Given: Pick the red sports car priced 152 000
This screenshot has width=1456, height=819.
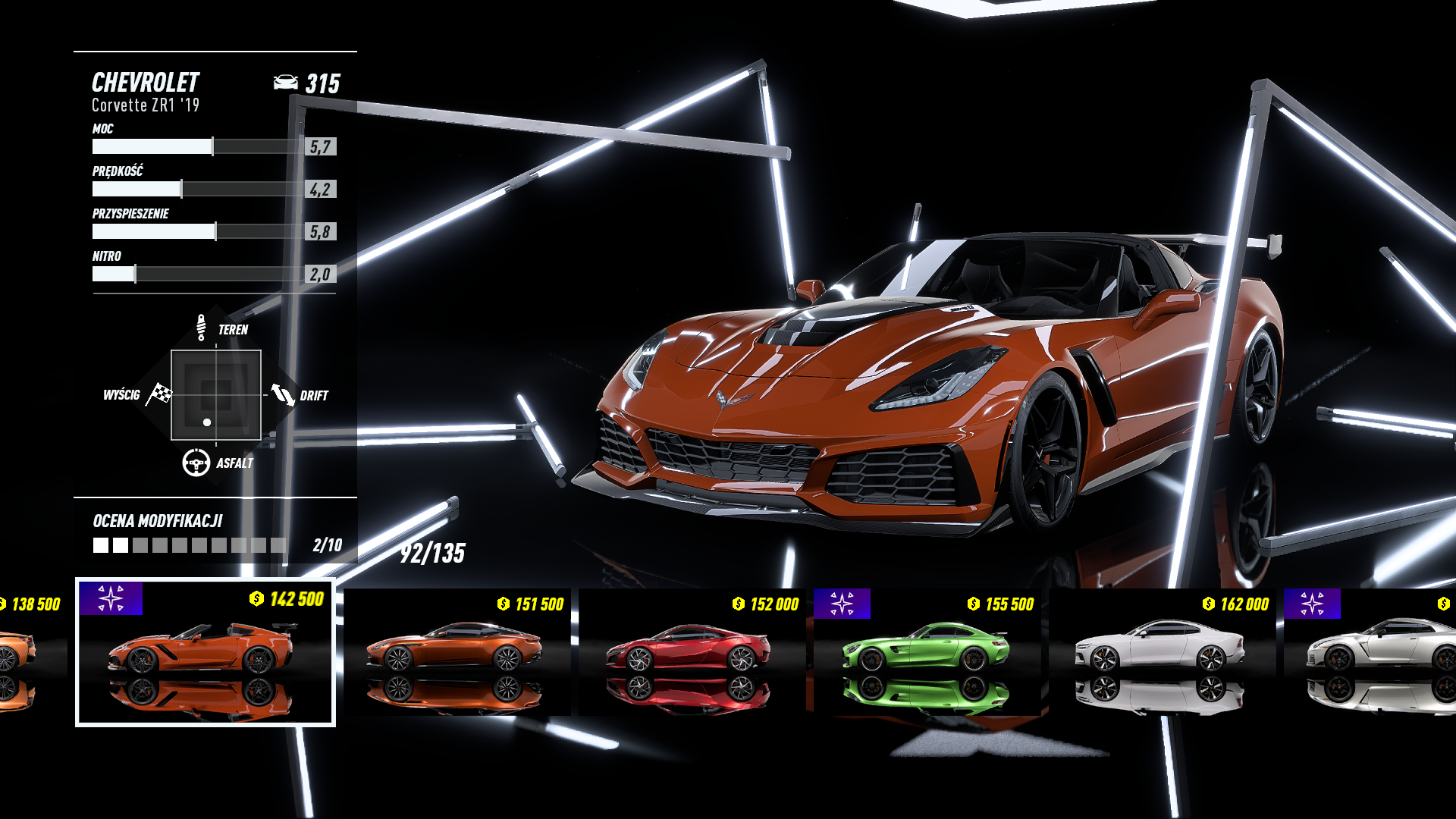Looking at the screenshot, I should [x=692, y=652].
